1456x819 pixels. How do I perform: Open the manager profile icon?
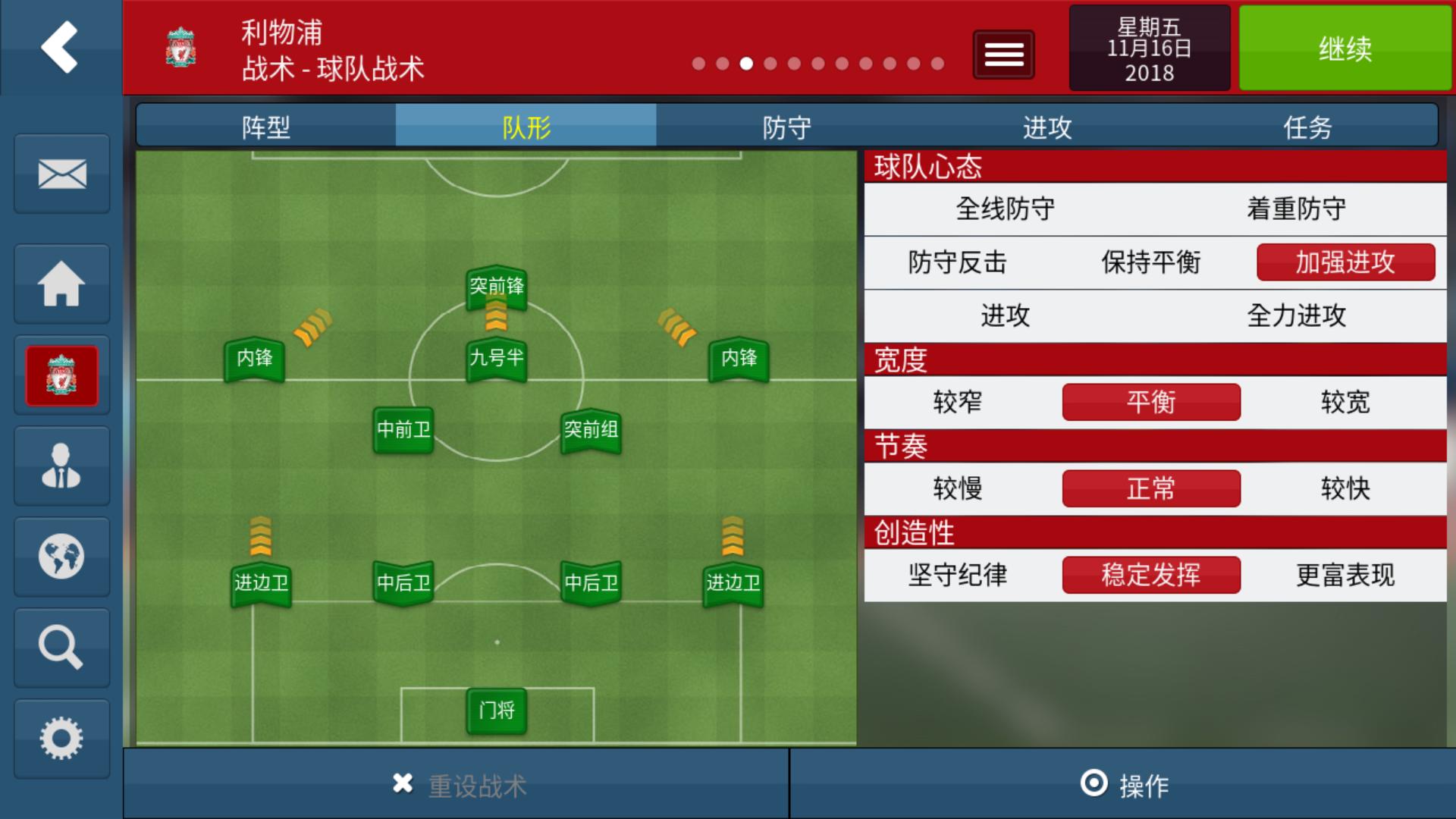click(61, 466)
